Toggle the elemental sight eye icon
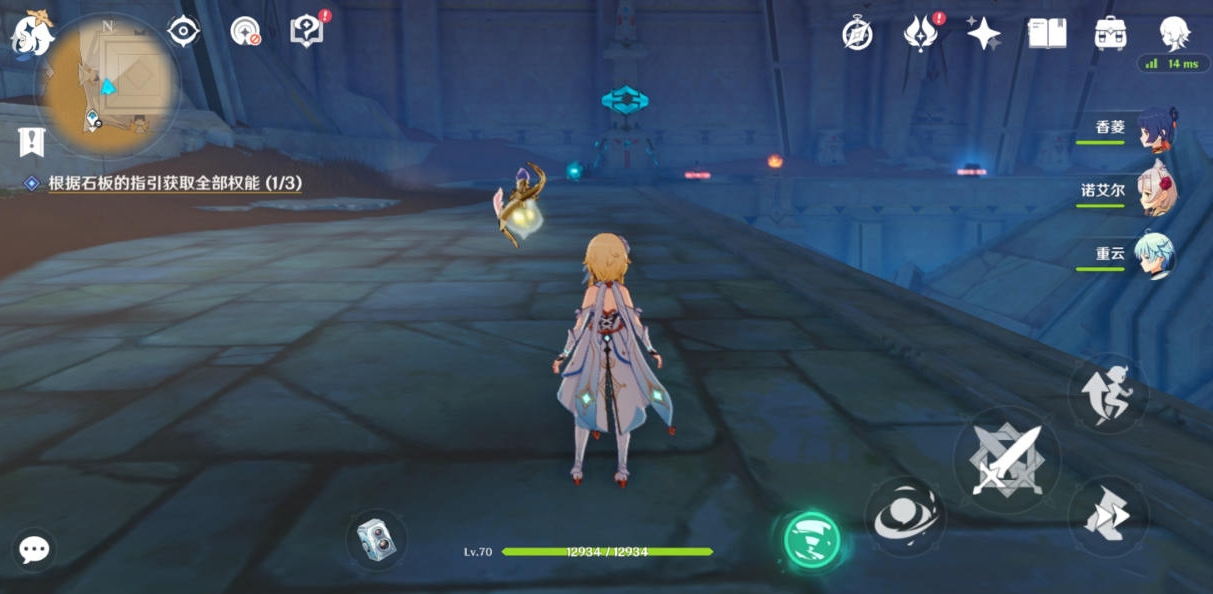1213x594 pixels. click(183, 31)
